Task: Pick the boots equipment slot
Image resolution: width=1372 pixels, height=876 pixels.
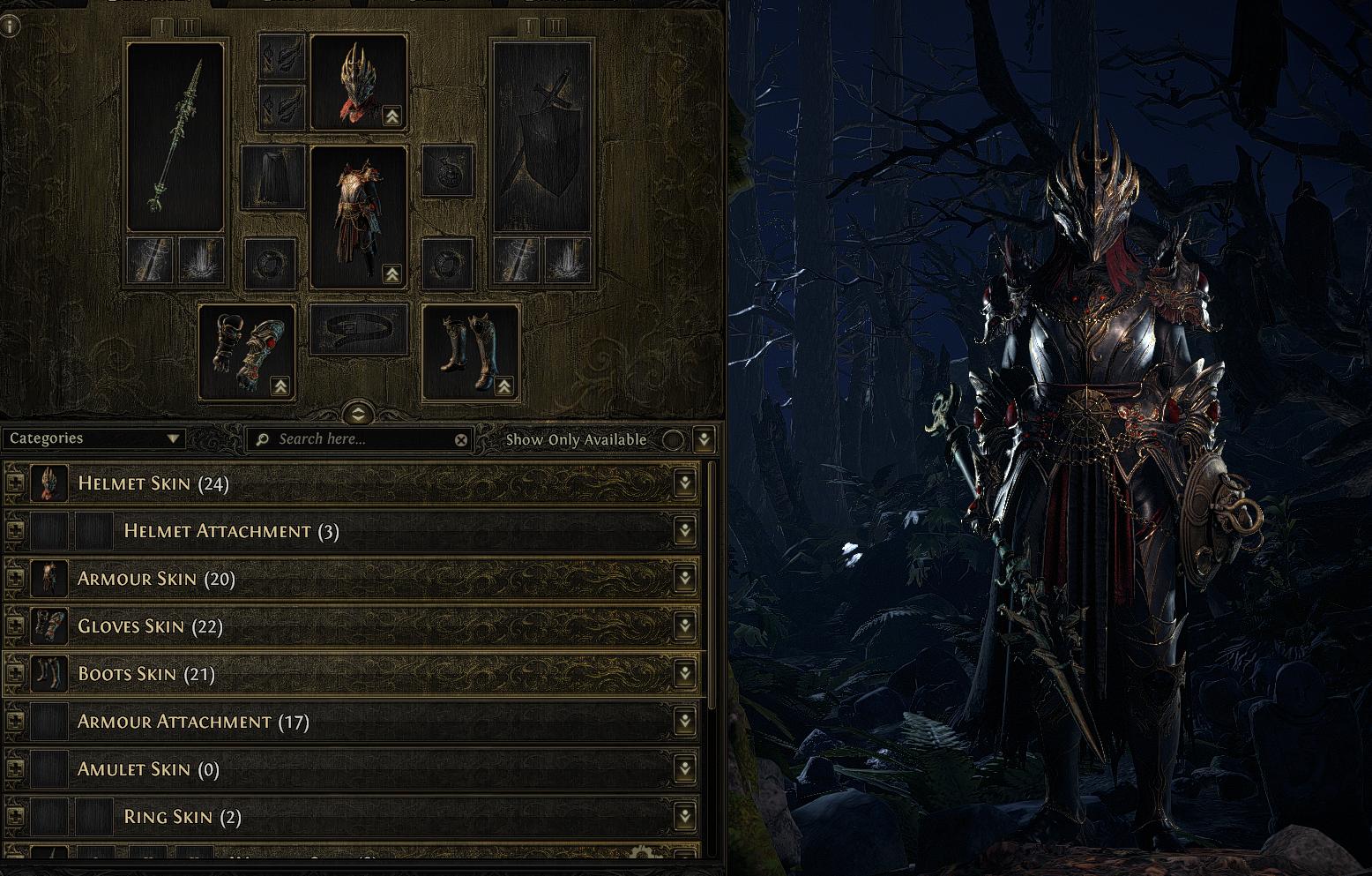Action: coord(471,353)
